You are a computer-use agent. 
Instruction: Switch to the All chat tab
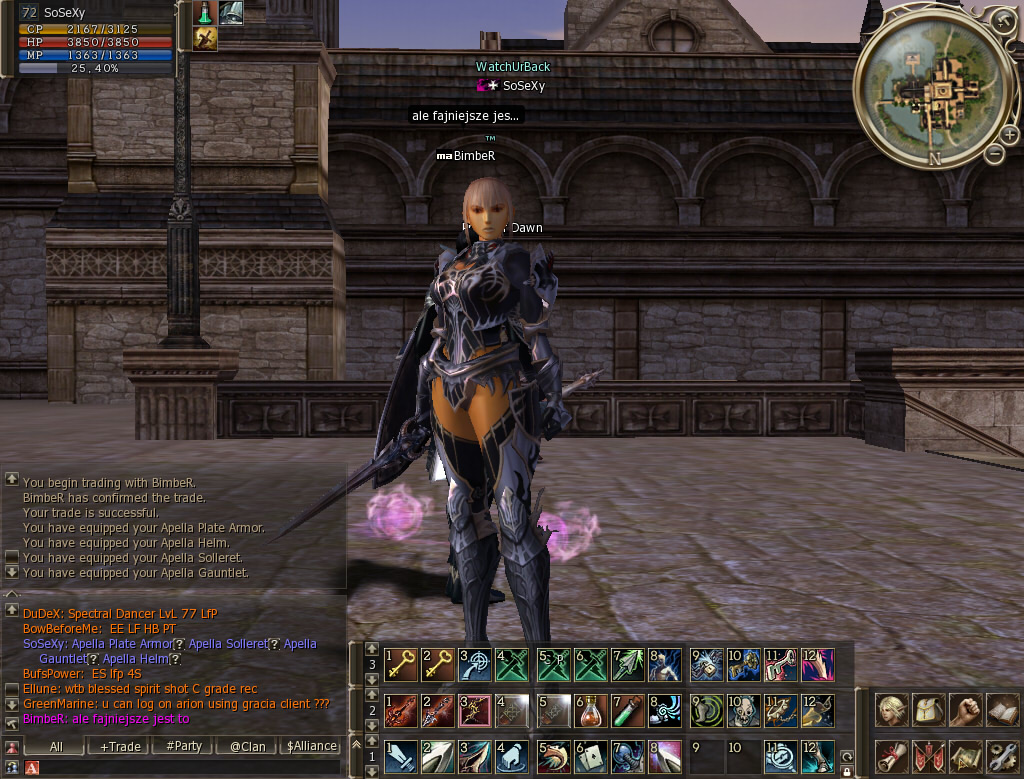pos(56,746)
